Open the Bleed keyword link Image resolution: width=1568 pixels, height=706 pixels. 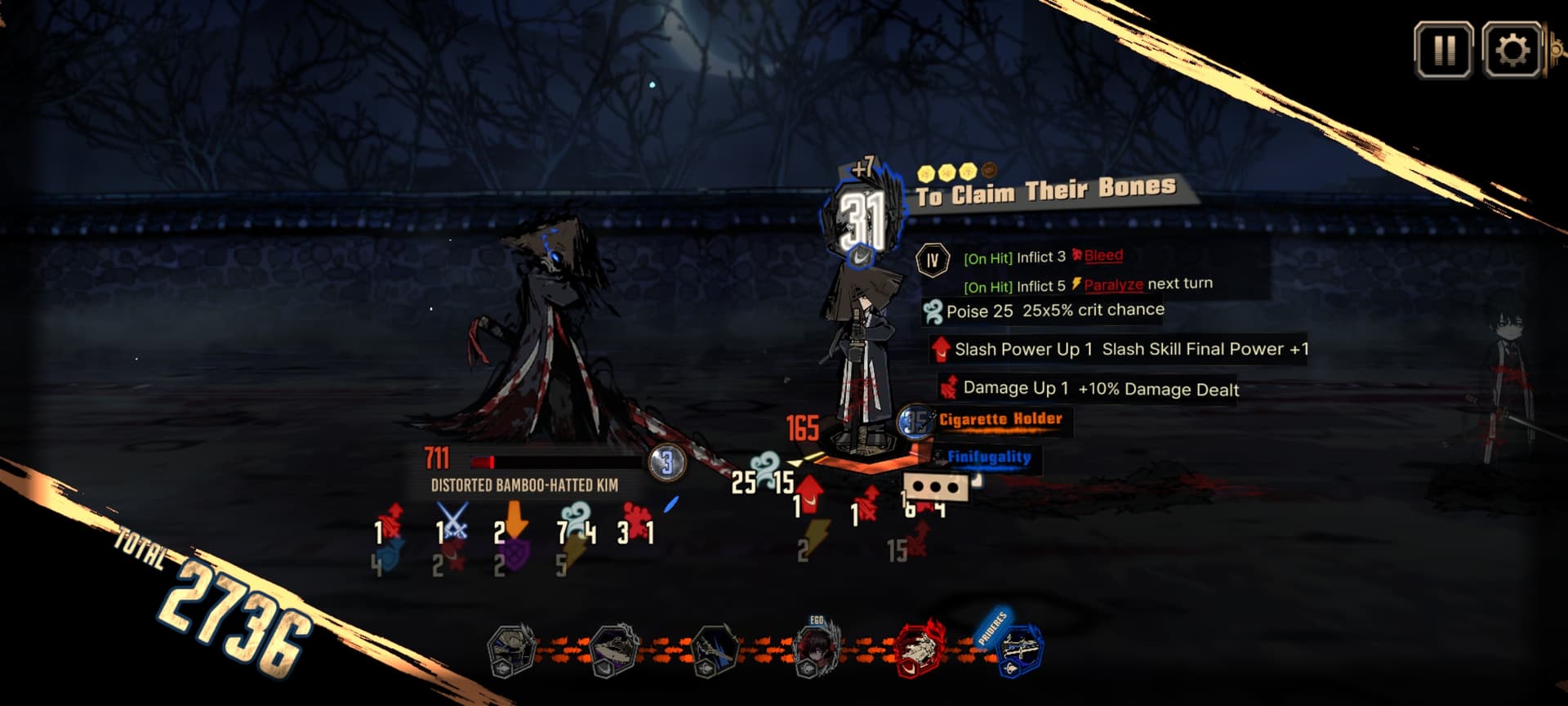pyautogui.click(x=1102, y=256)
